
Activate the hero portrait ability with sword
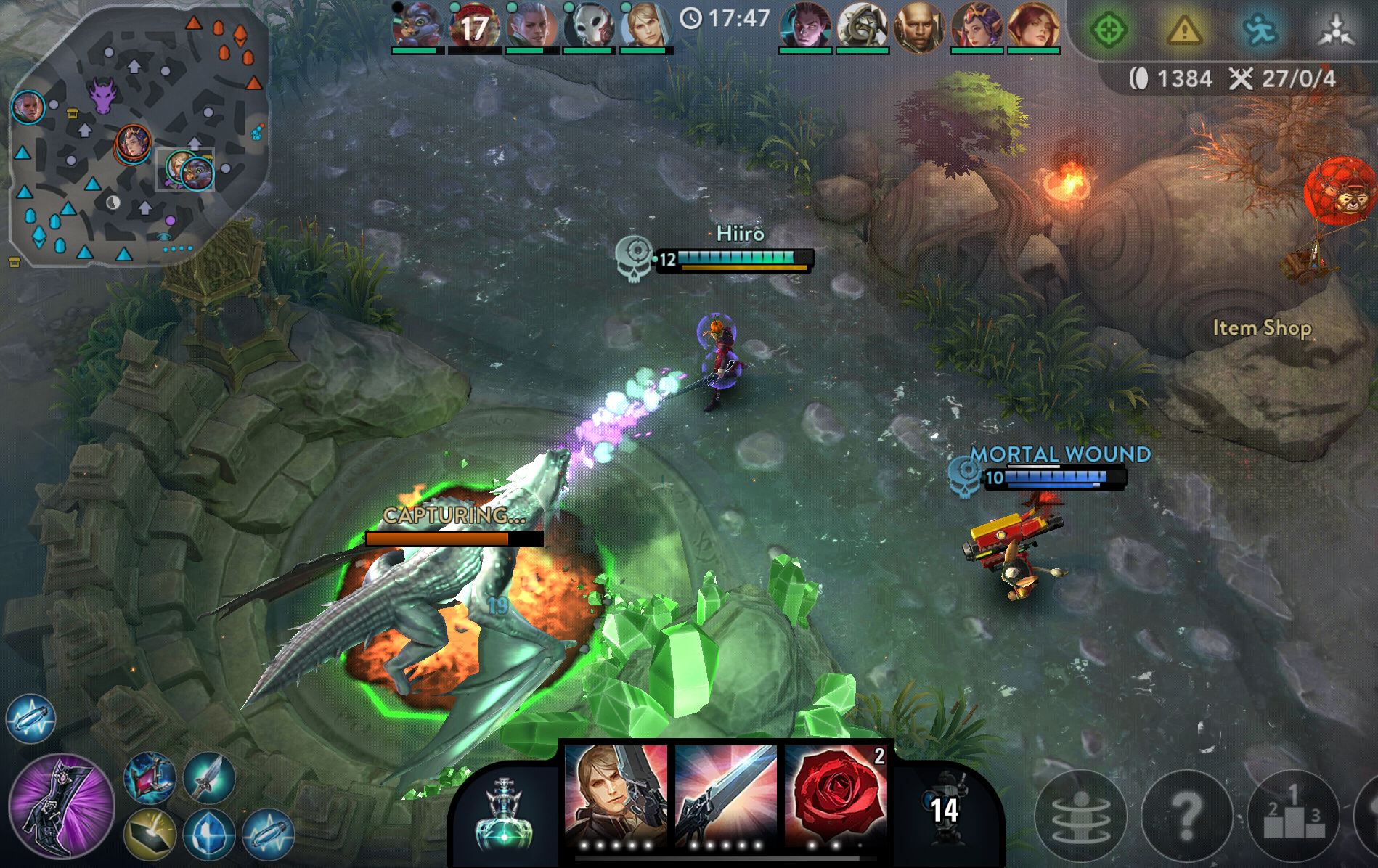[616, 796]
